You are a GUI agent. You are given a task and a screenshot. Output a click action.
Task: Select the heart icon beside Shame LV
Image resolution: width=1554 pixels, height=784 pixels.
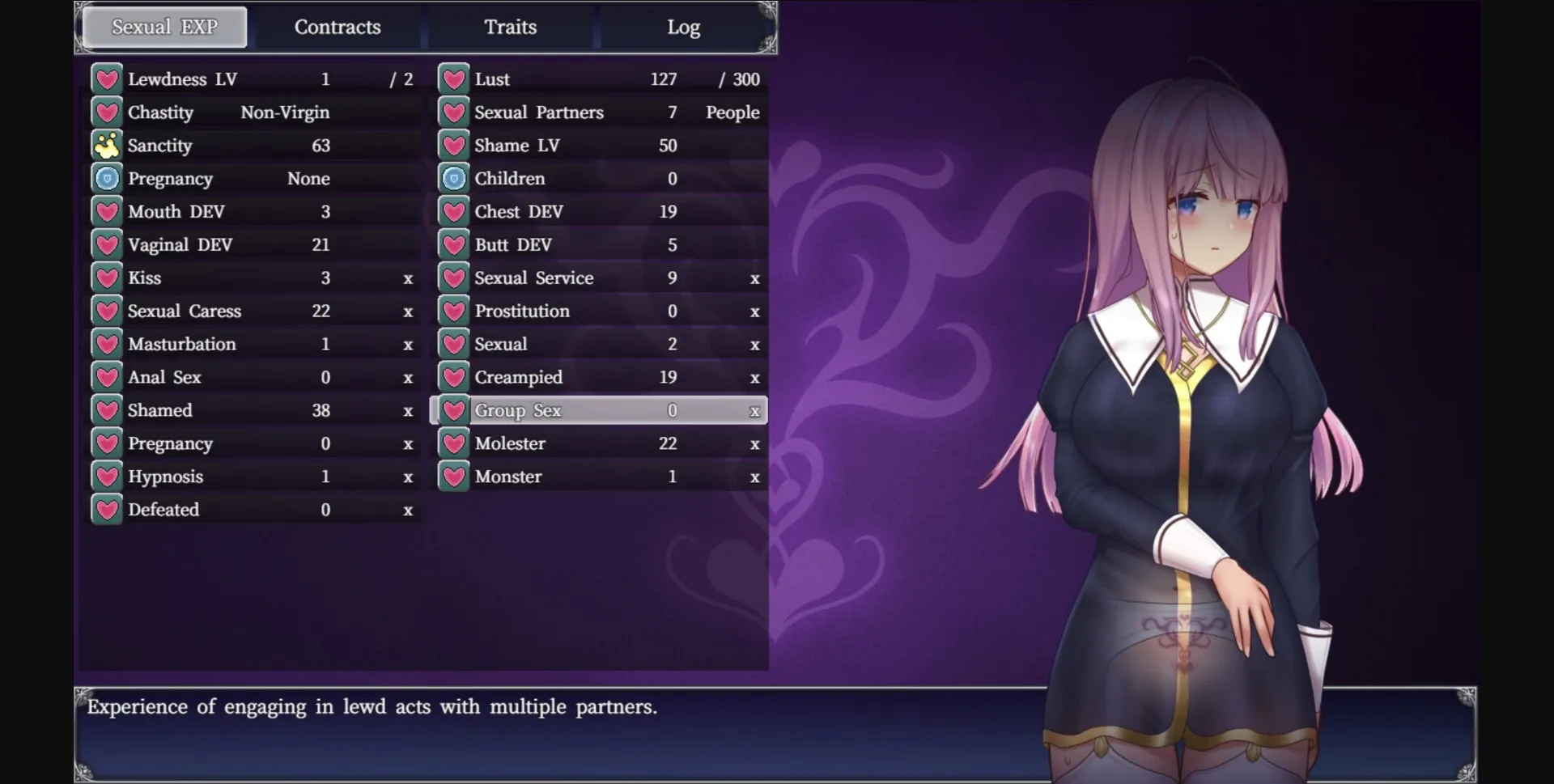[454, 146]
